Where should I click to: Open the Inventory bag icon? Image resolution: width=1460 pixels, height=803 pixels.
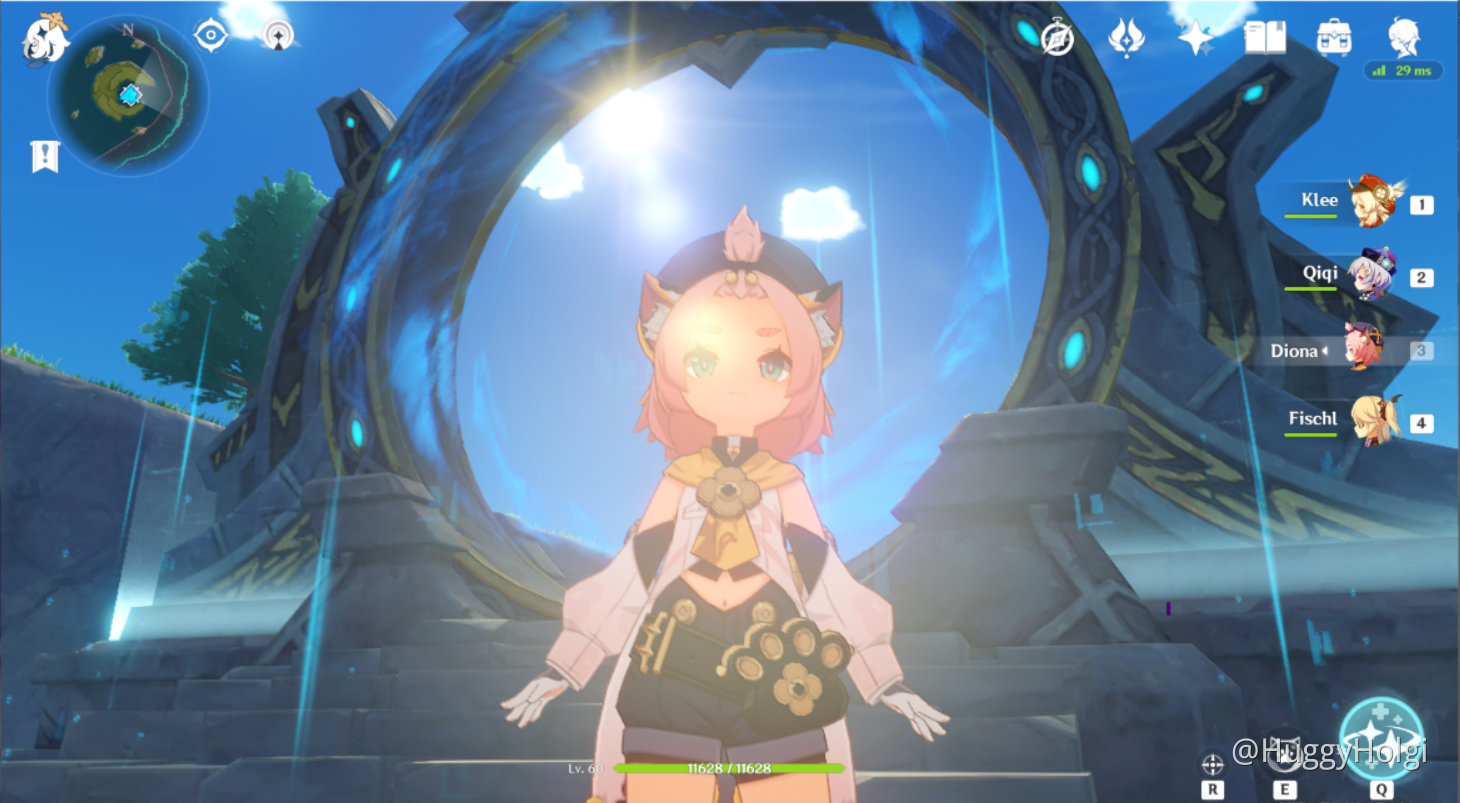point(1334,37)
